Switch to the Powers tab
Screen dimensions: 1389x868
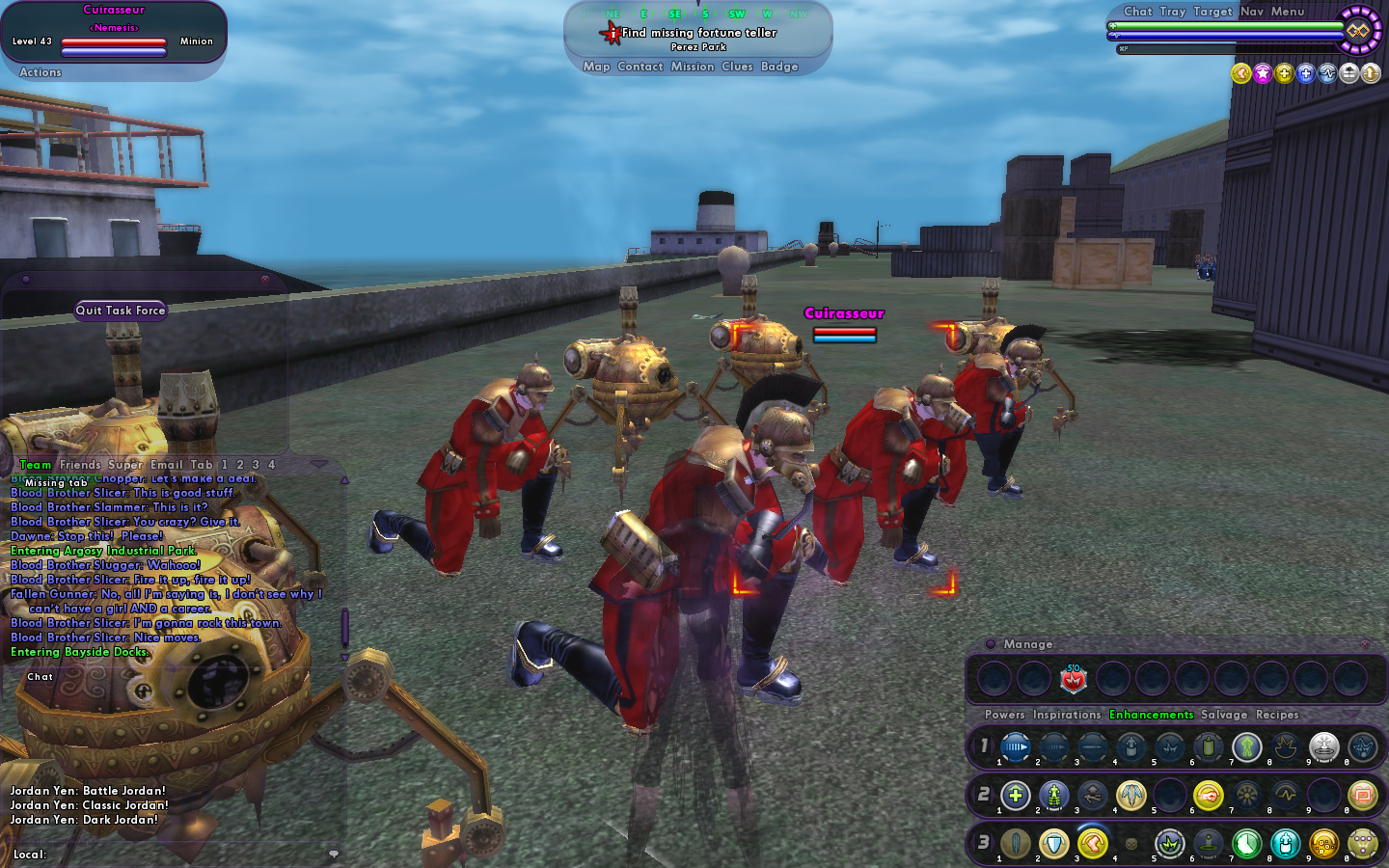(x=1004, y=715)
